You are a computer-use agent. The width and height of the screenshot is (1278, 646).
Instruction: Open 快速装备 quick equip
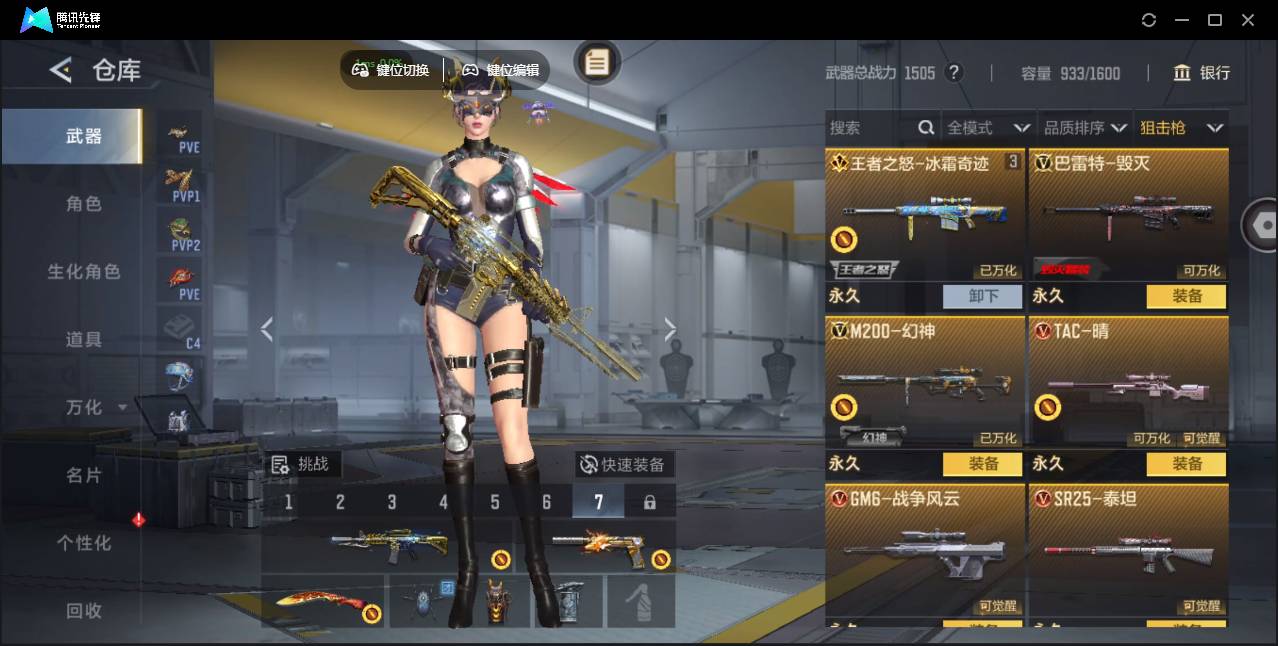[x=623, y=464]
